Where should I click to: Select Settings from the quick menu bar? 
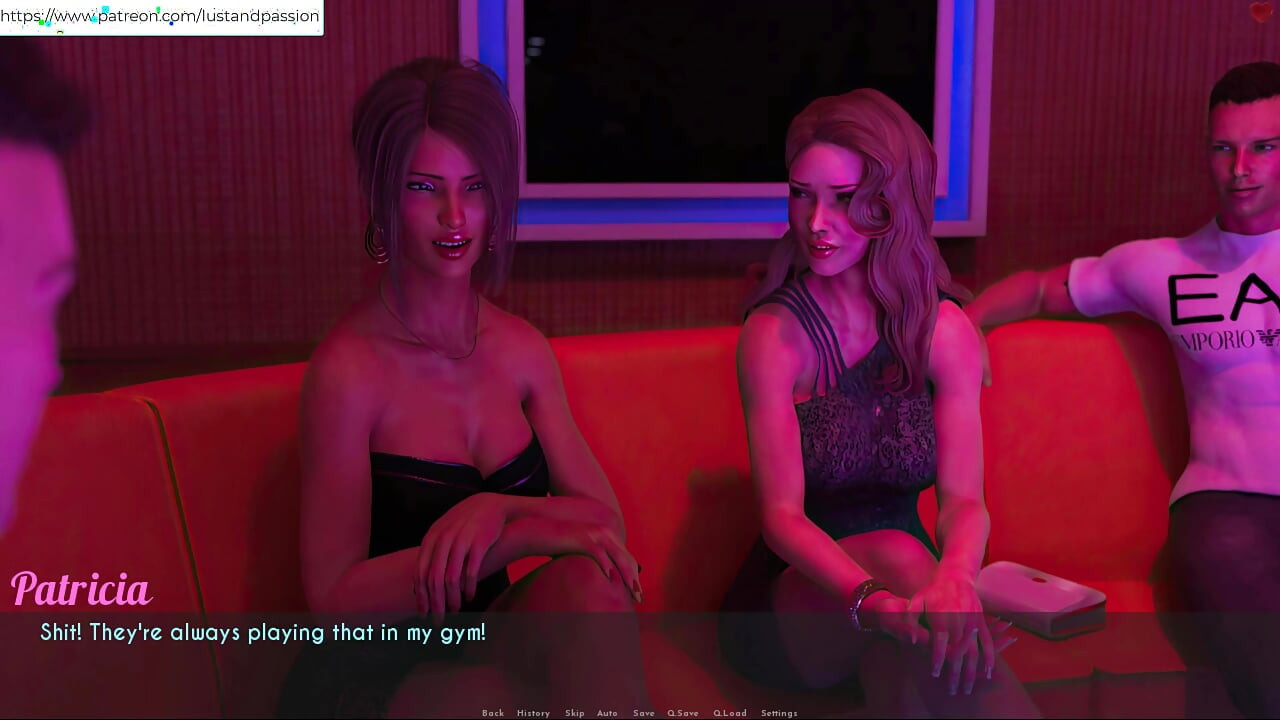[778, 712]
